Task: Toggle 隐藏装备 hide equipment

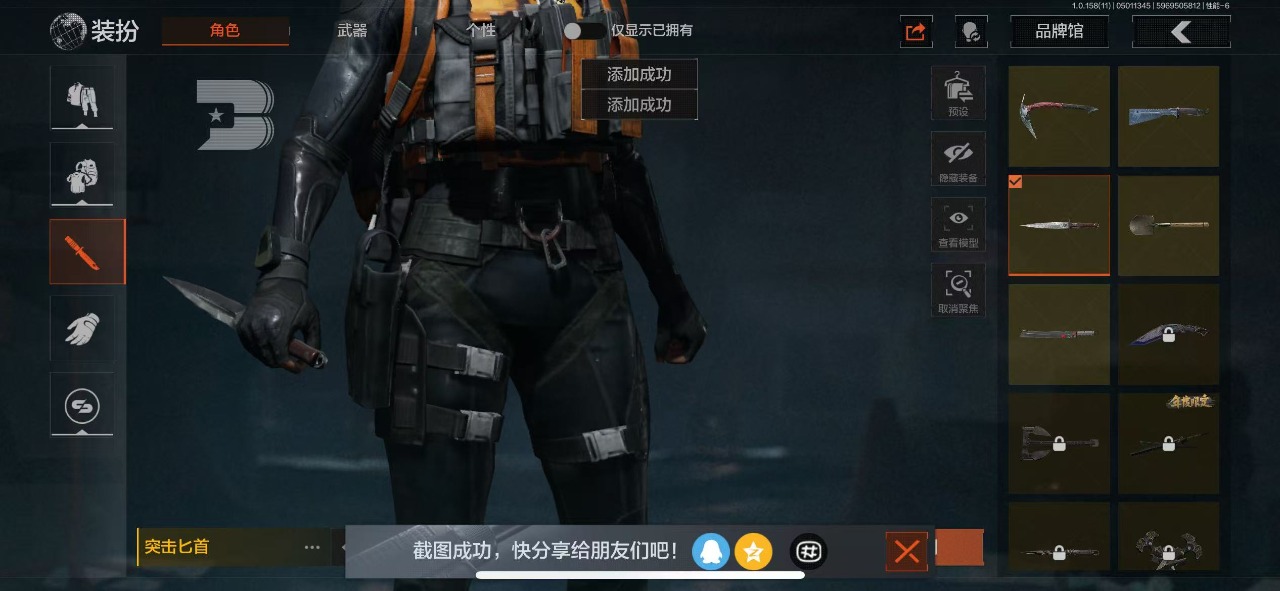Action: 958,159
